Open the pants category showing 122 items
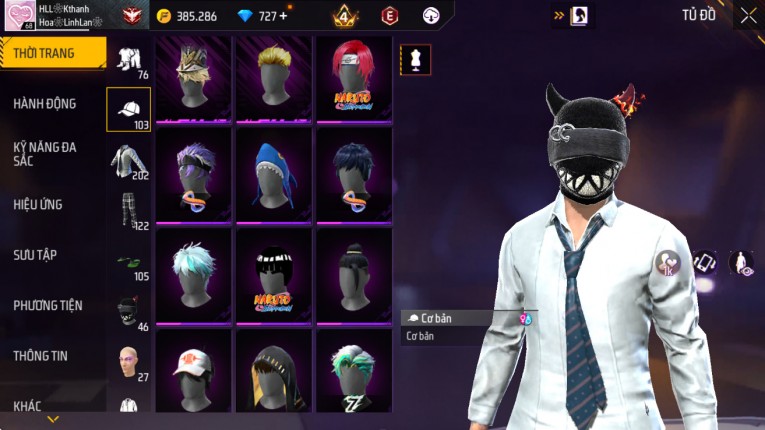This screenshot has height=430, width=765. [x=128, y=211]
